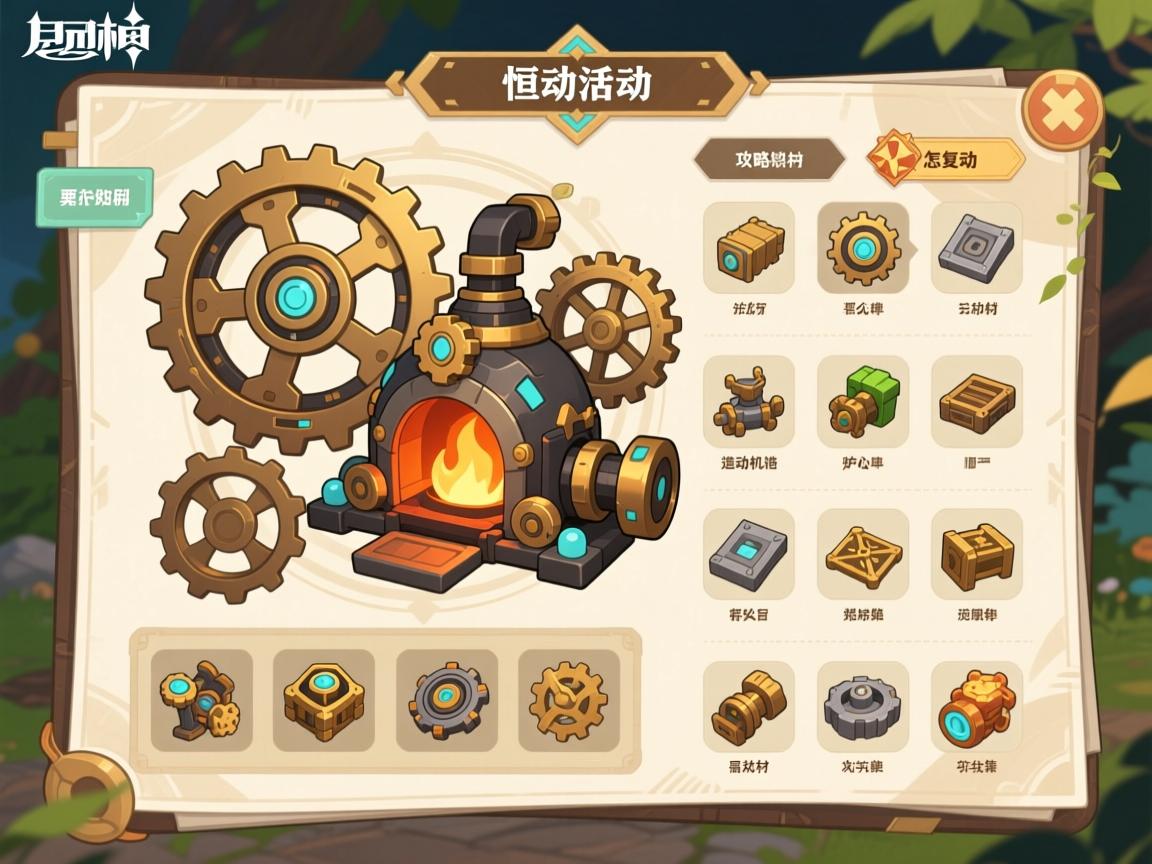This screenshot has height=864, width=1152.
Task: Select the dark gear with gold center slot
Action: 446,700
